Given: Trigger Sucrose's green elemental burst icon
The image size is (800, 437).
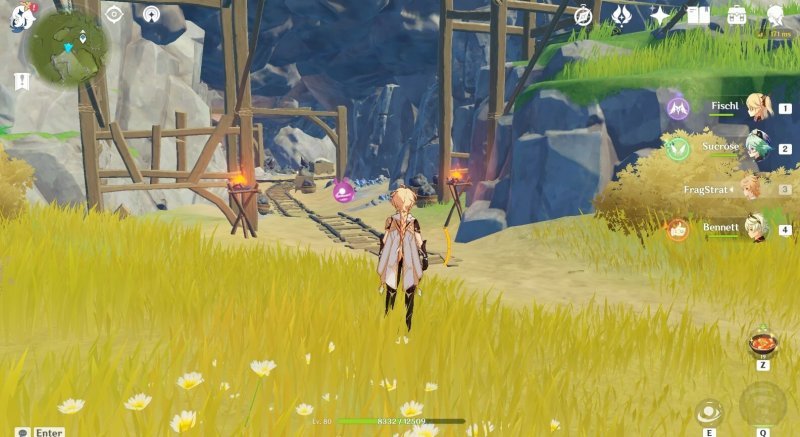Looking at the screenshot, I should click(678, 148).
